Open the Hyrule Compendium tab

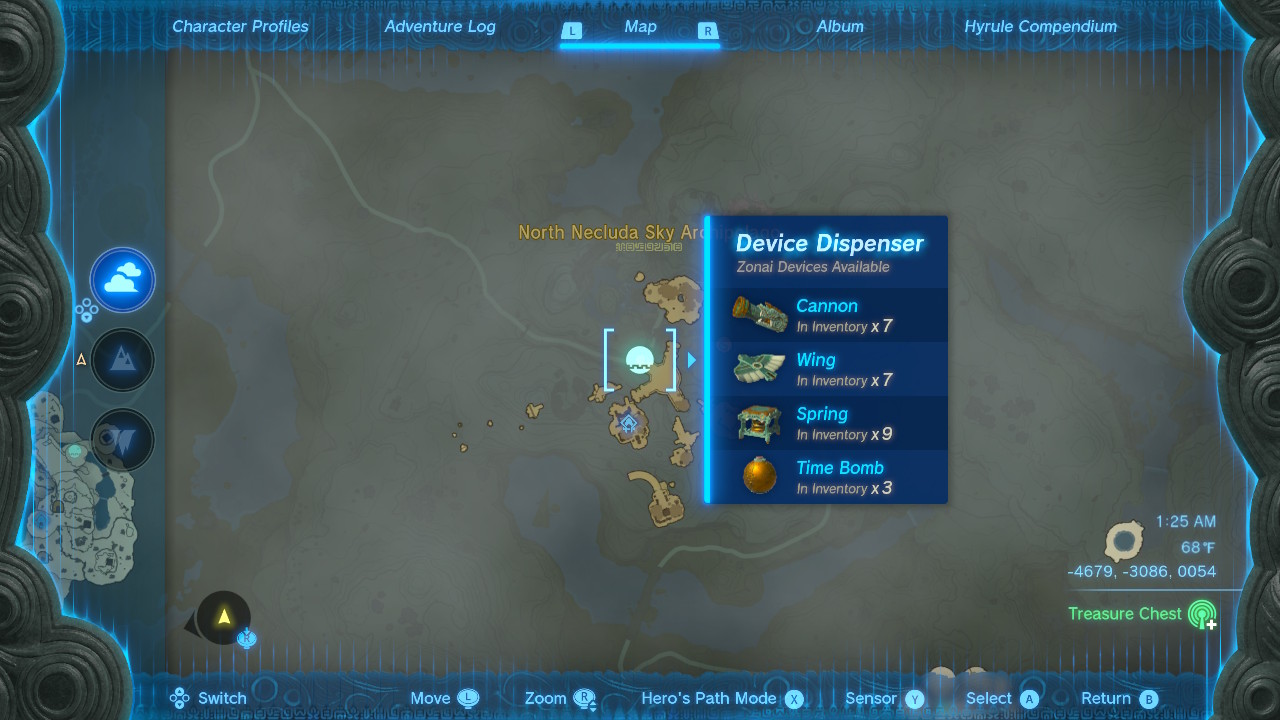click(x=1040, y=27)
